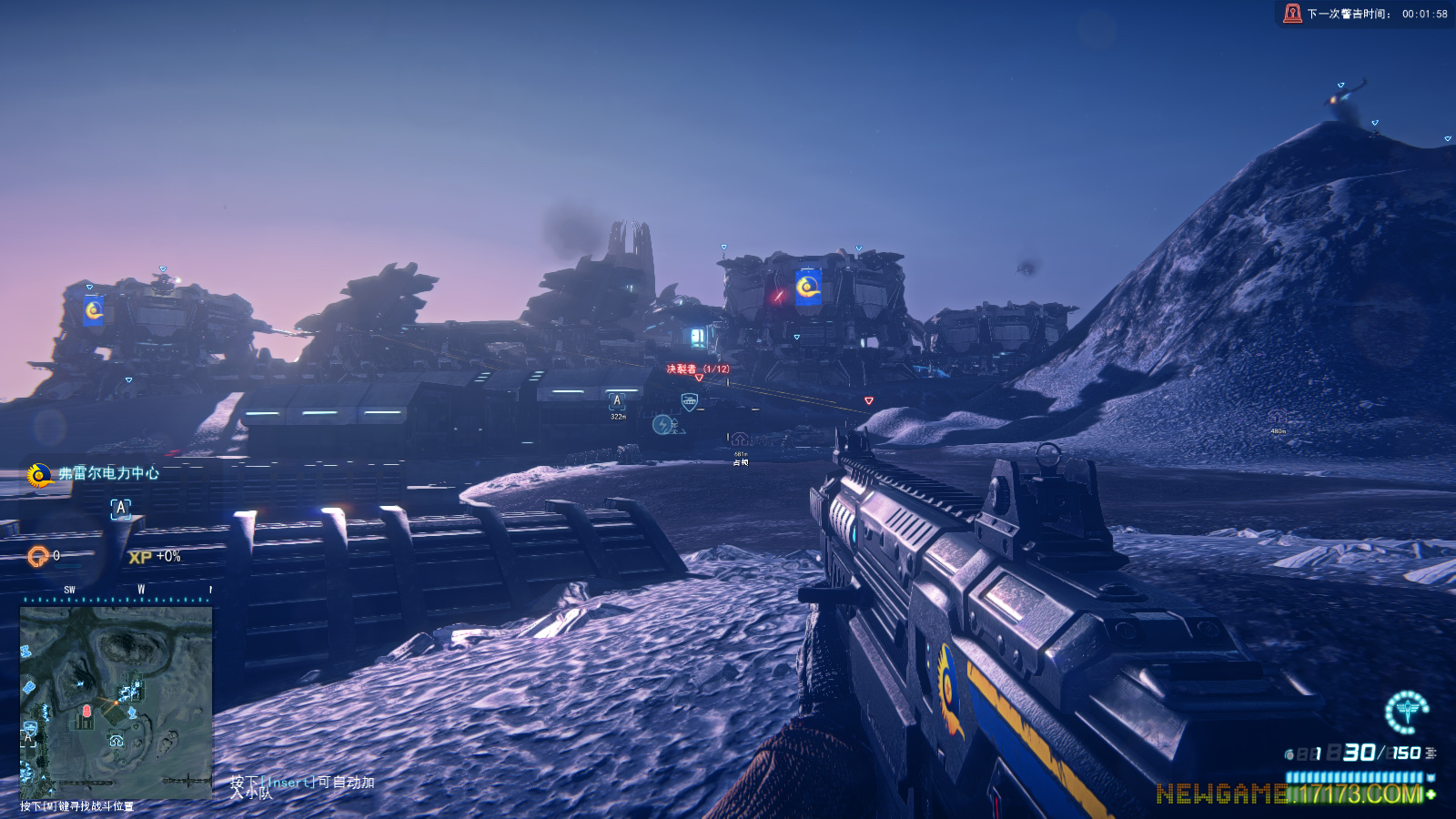Click the 决裂者 (1/12) squad marker
1456x819 pixels.
point(697,369)
